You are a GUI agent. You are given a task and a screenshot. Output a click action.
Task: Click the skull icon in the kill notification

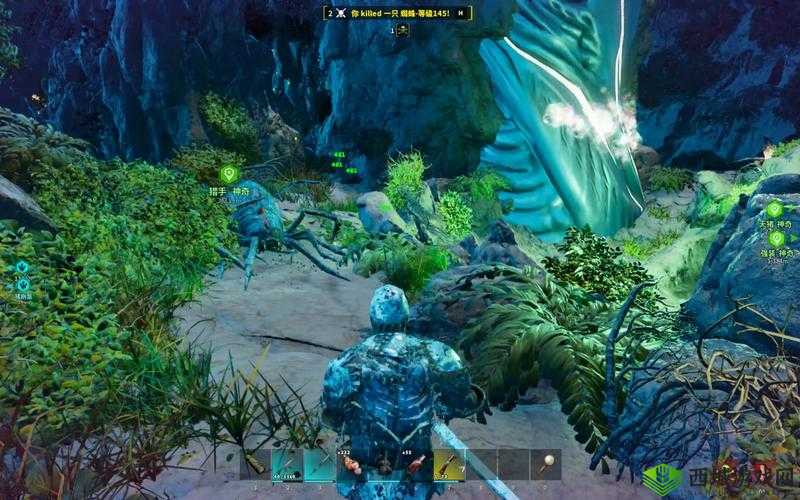(x=341, y=13)
